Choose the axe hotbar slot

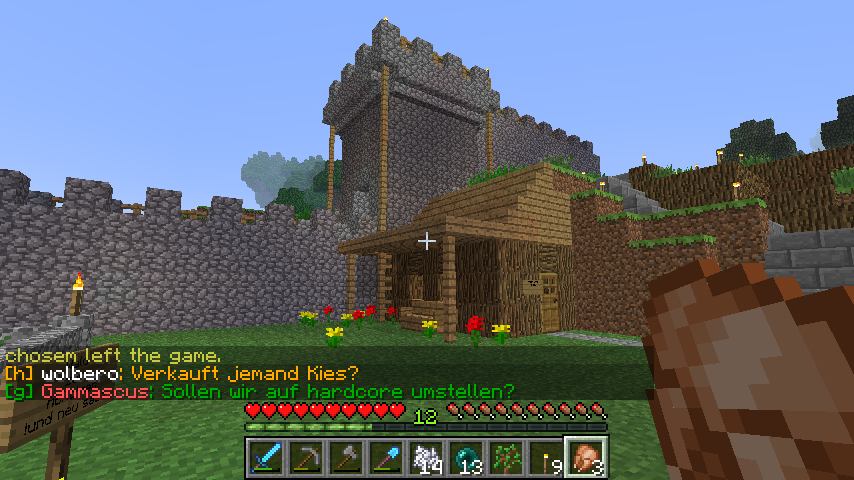click(x=347, y=458)
